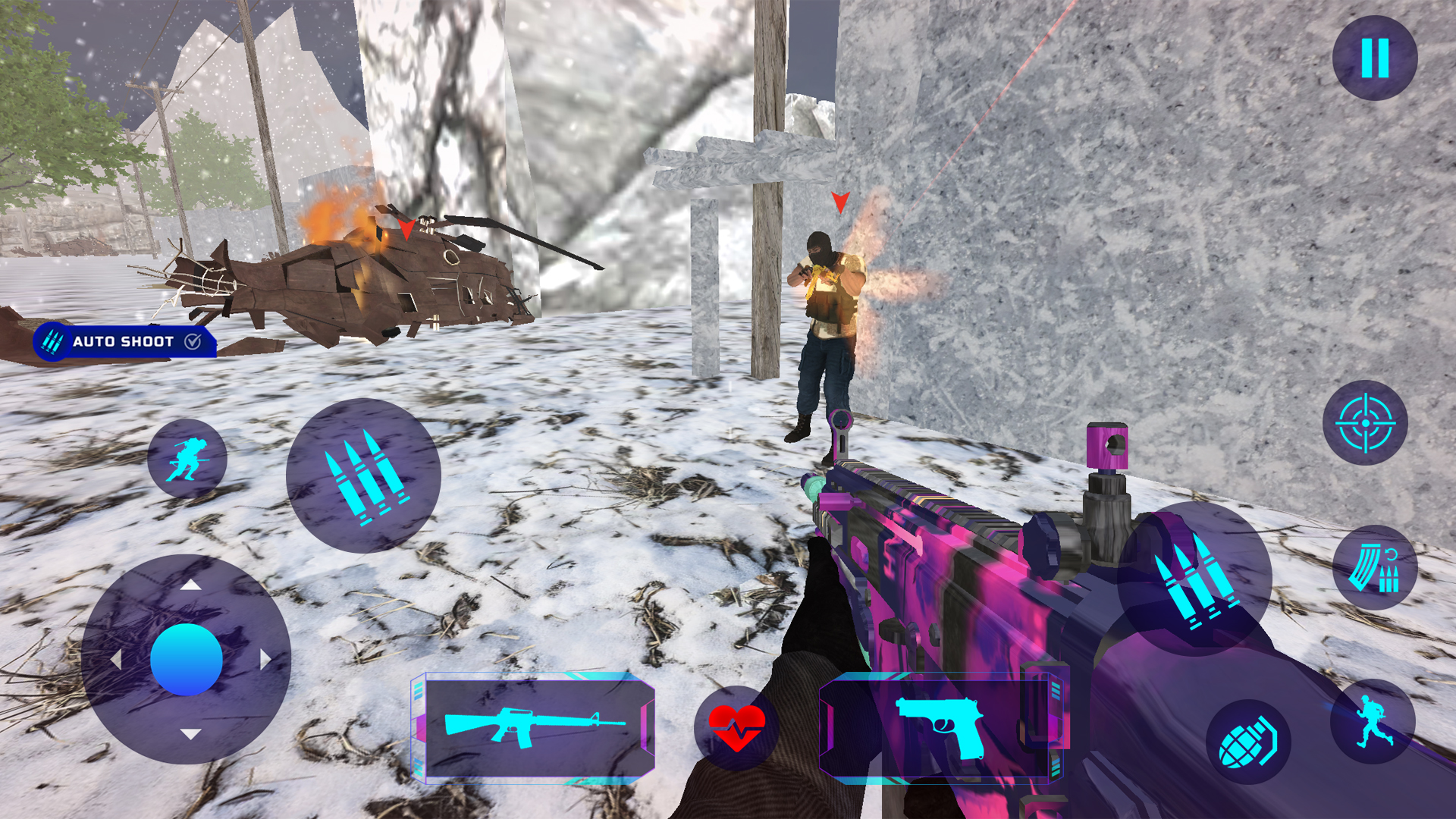Toggle crouch with the soldier stance icon
This screenshot has height=819, width=1456.
(186, 459)
